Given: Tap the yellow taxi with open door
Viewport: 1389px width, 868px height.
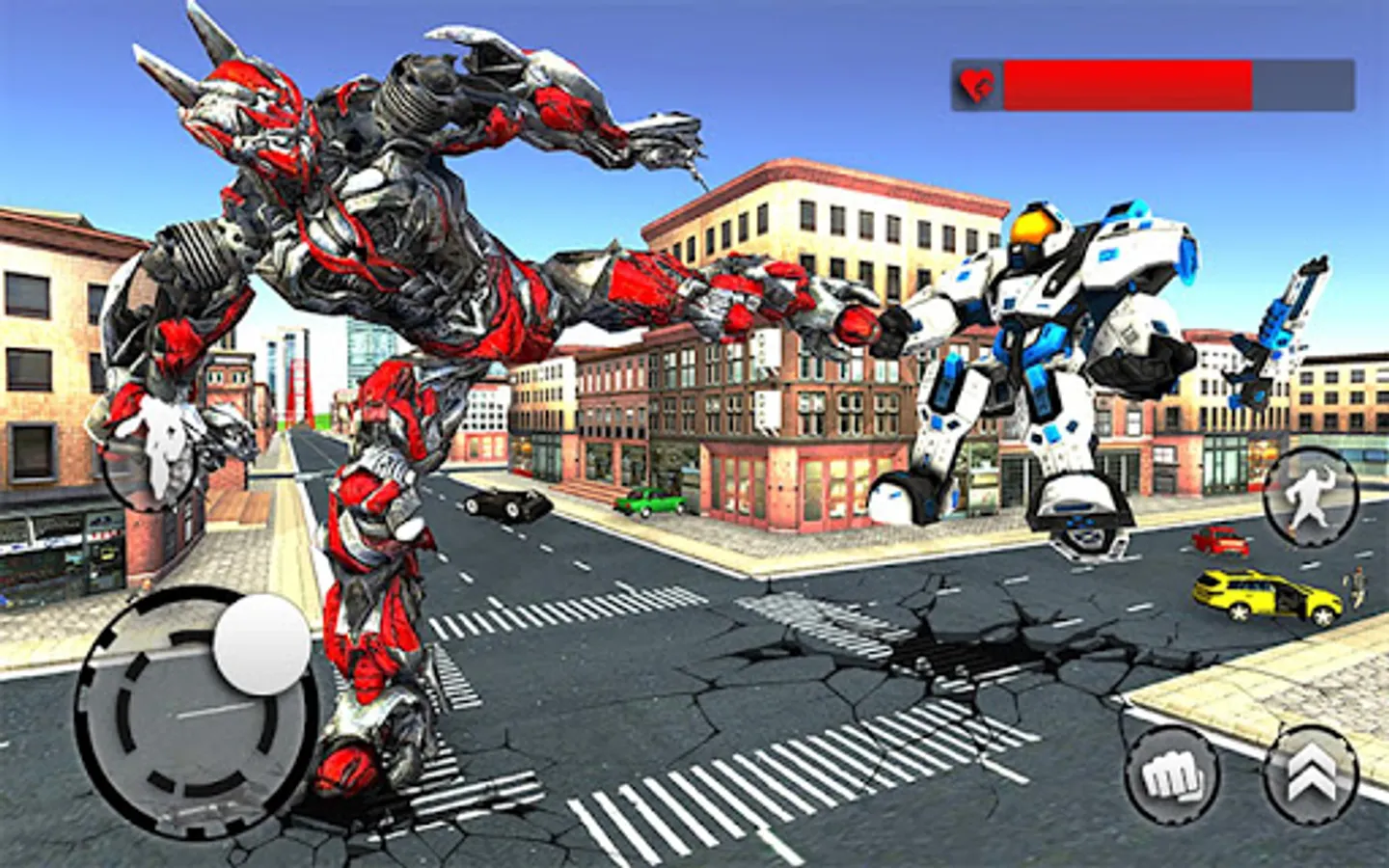Looking at the screenshot, I should tap(1264, 595).
